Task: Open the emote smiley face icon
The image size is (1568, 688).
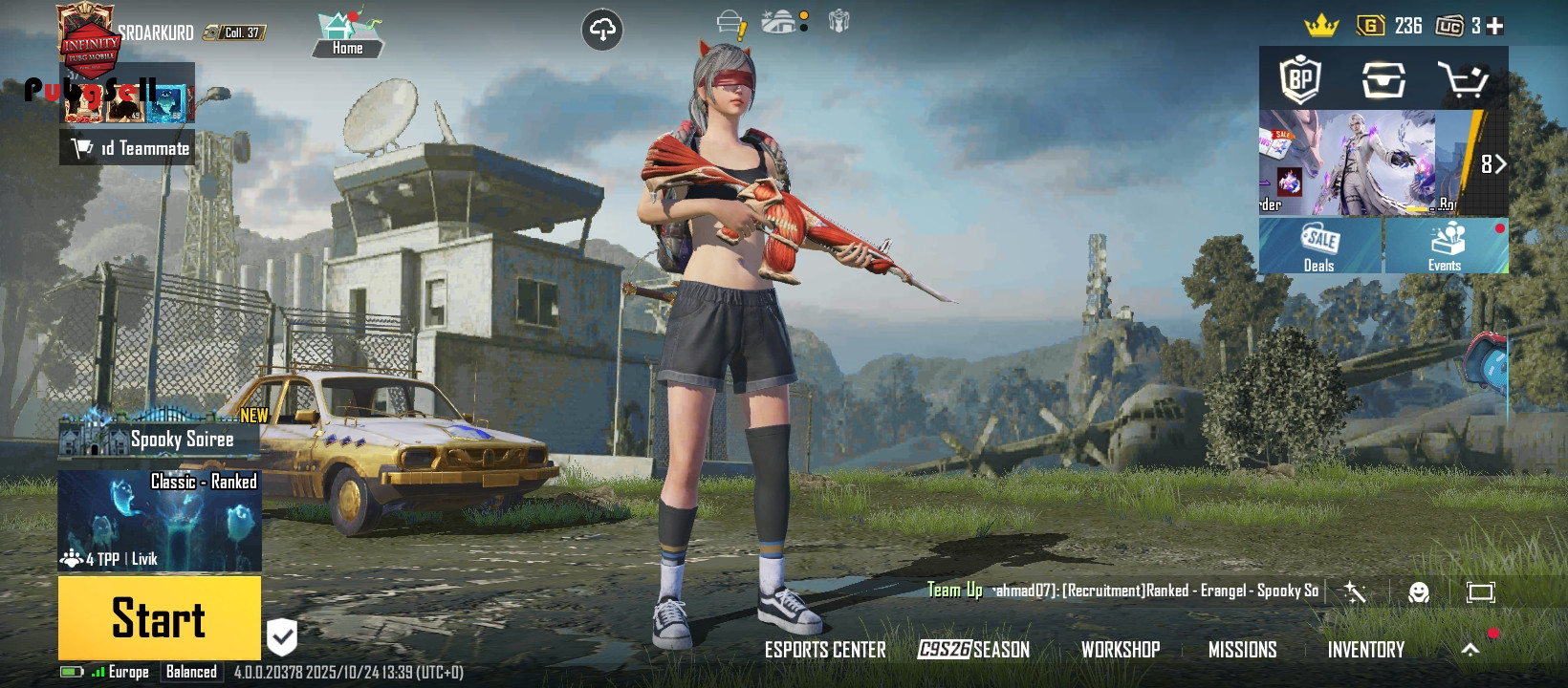Action: pyautogui.click(x=1419, y=592)
